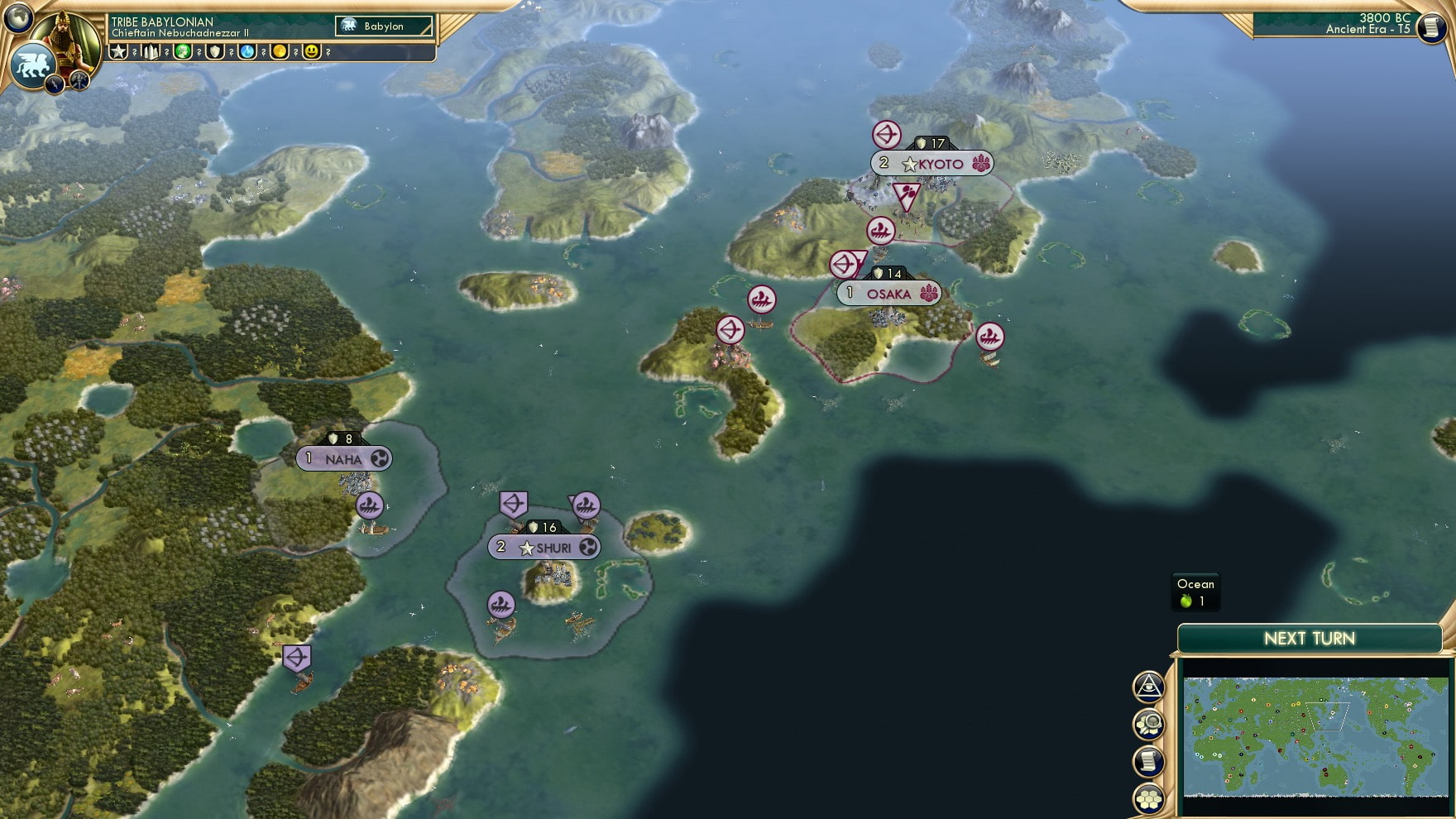This screenshot has width=1456, height=819.
Task: Select the Shuri city-state banner
Action: [x=544, y=546]
